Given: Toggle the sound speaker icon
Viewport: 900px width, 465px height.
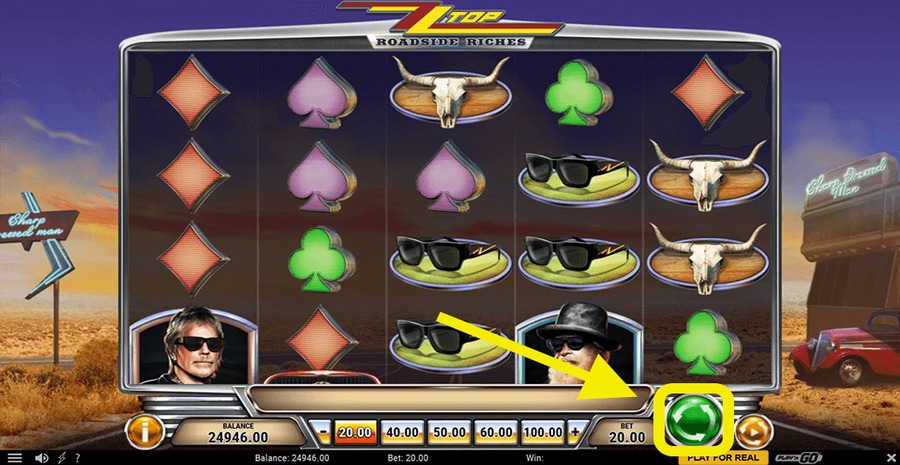Looking at the screenshot, I should [41, 458].
